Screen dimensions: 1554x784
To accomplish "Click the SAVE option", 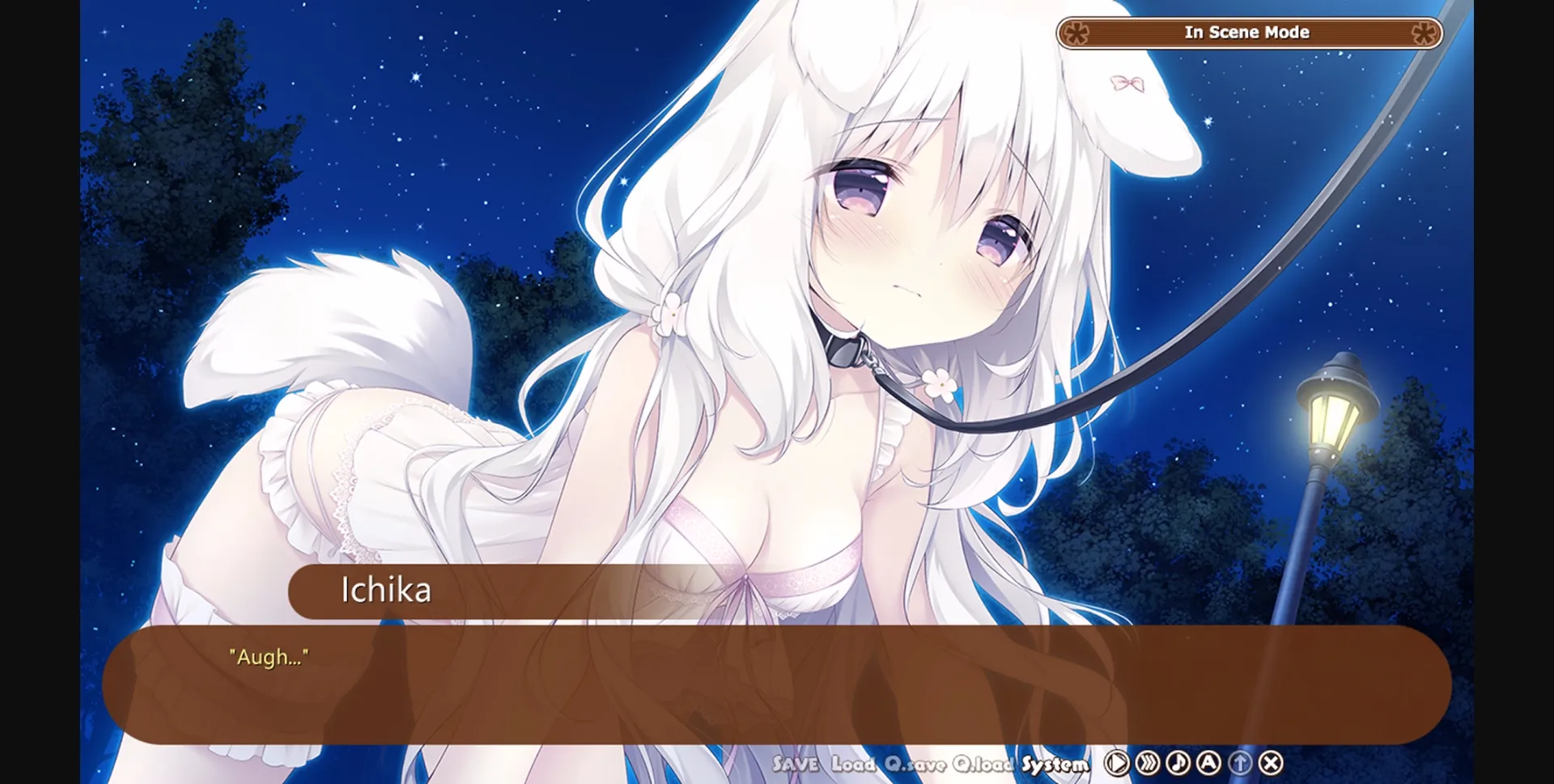I will coord(796,763).
